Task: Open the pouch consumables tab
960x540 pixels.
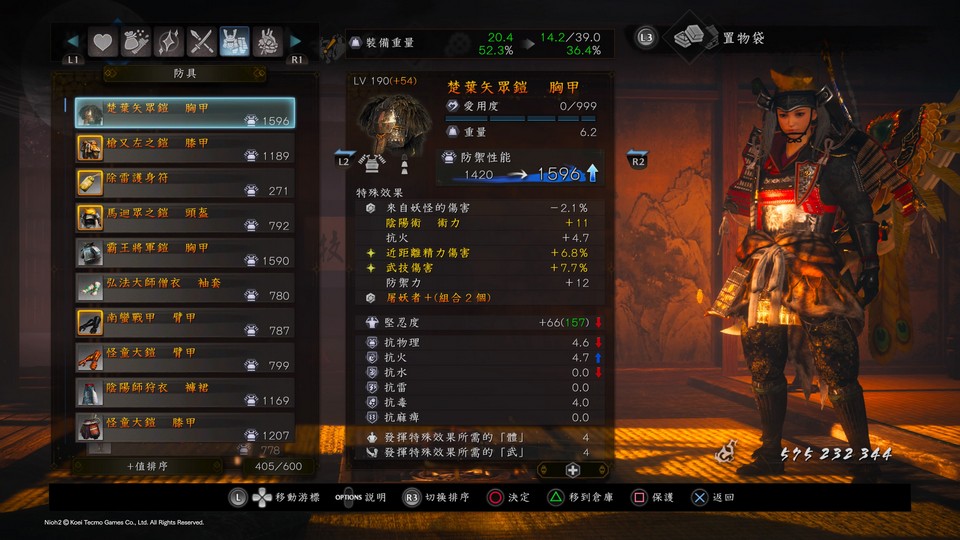Action: [x=135, y=42]
